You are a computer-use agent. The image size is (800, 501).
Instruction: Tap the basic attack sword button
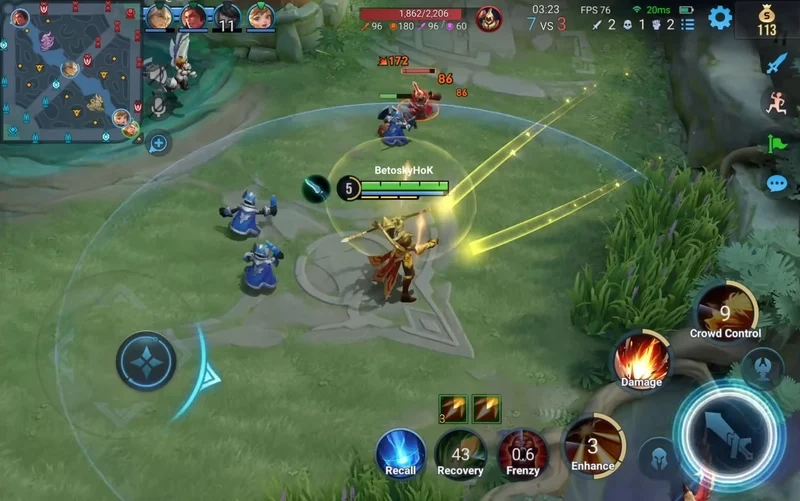(728, 433)
